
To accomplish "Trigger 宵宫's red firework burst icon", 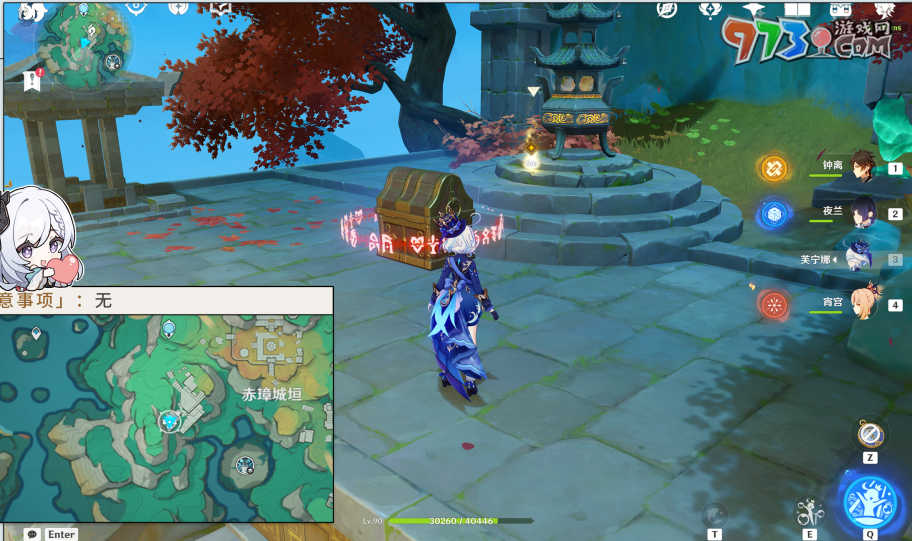I will [x=774, y=304].
